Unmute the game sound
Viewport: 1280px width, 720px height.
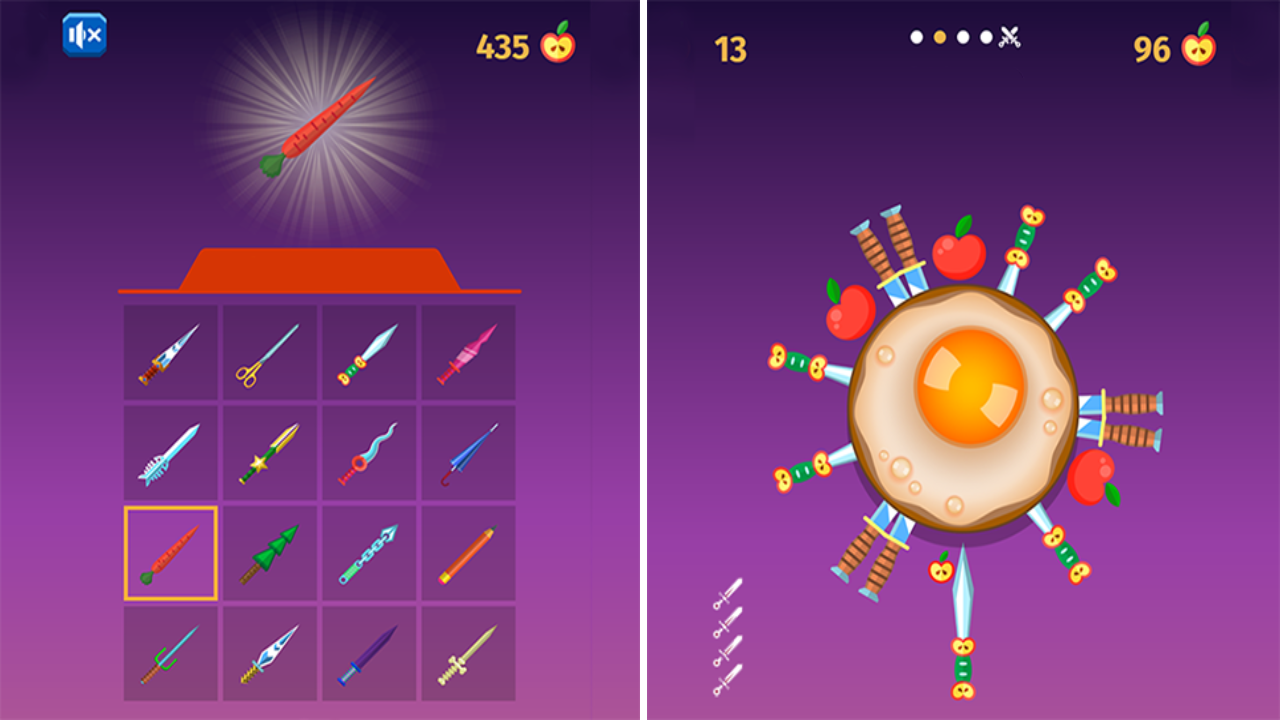85,32
